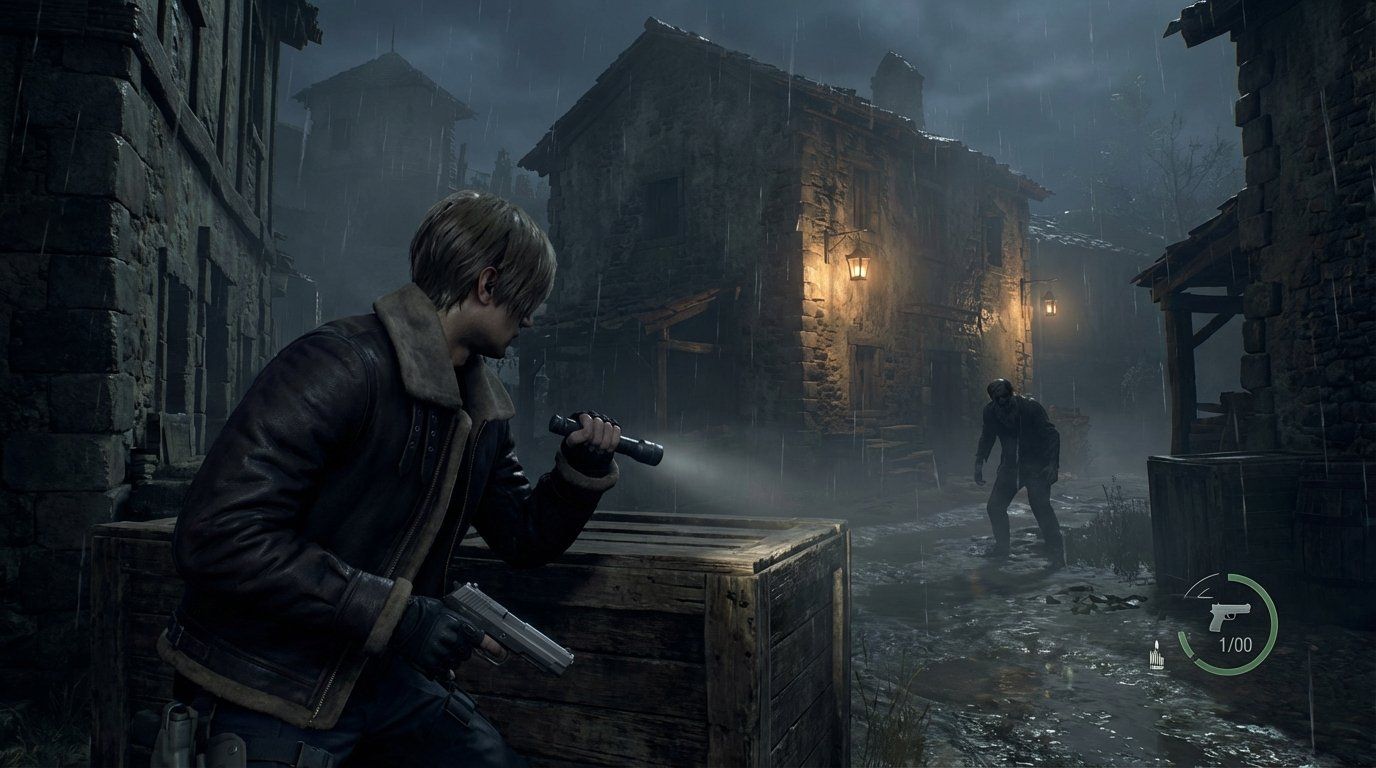Click the ammo counter reading 1/00

pos(1235,643)
